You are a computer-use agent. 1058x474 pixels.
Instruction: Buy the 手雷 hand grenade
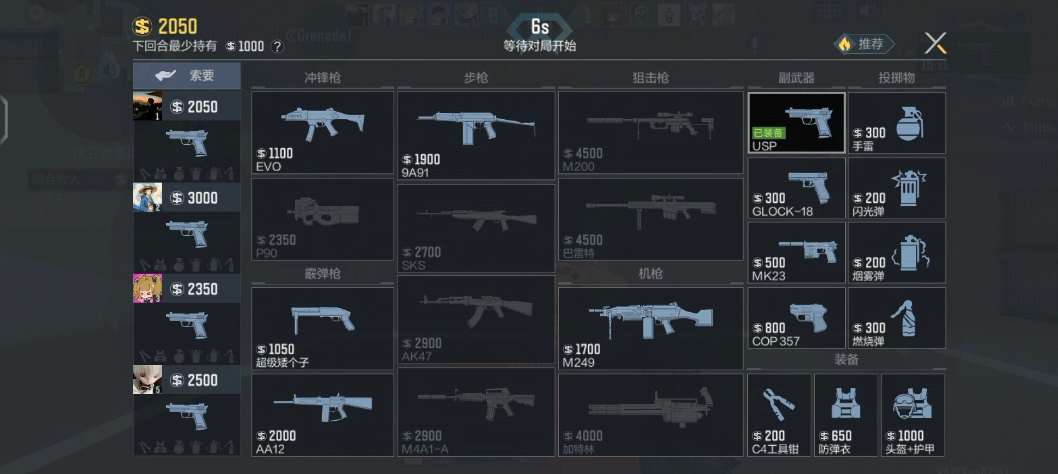click(896, 122)
